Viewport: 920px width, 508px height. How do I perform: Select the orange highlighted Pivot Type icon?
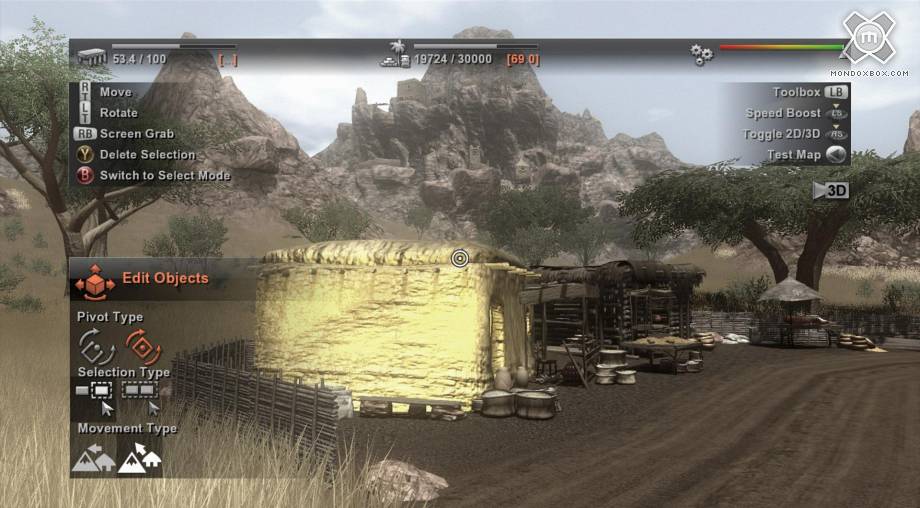[143, 346]
